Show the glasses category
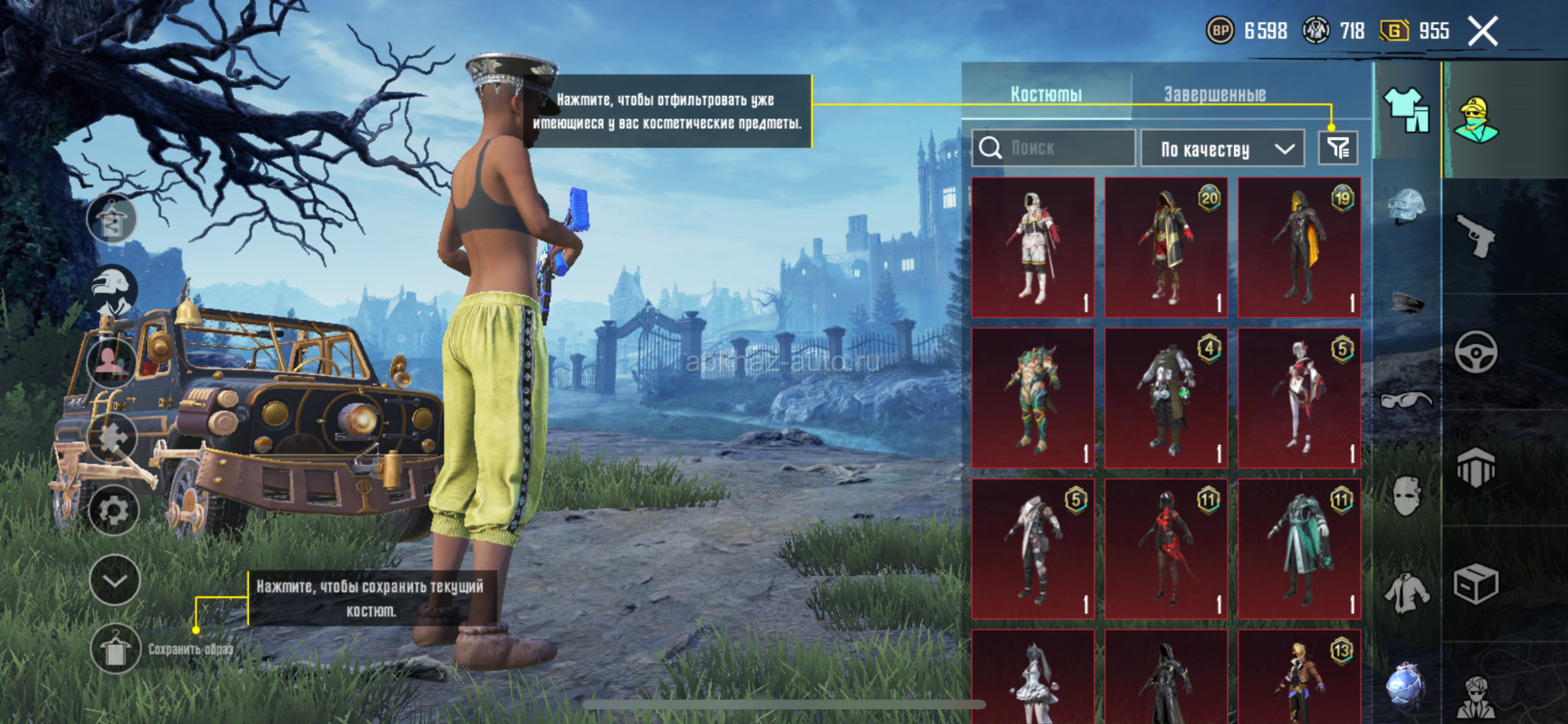 (1406, 400)
